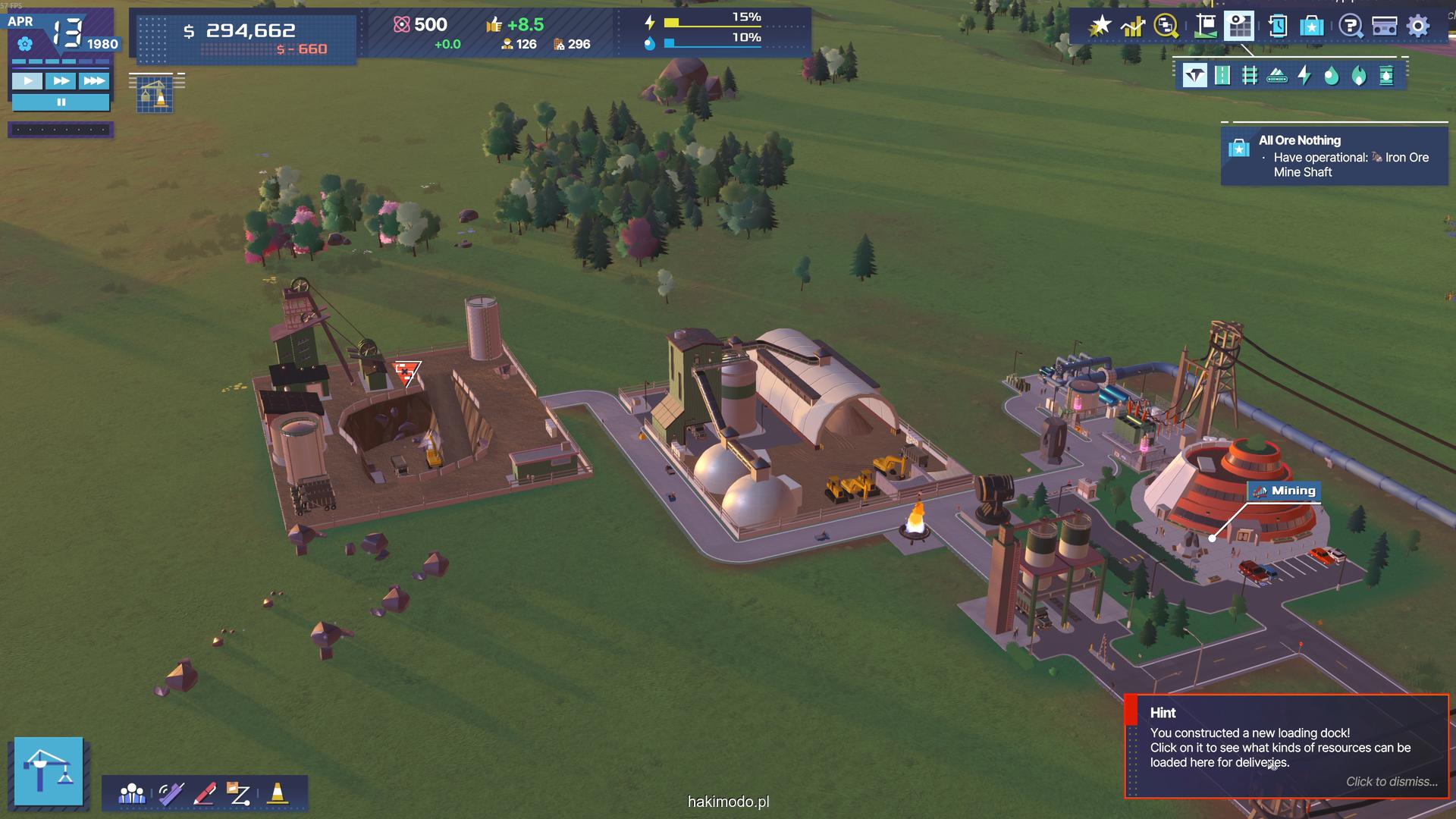Image resolution: width=1456 pixels, height=819 pixels.
Task: Open the boombox radio panel
Action: click(x=1384, y=27)
